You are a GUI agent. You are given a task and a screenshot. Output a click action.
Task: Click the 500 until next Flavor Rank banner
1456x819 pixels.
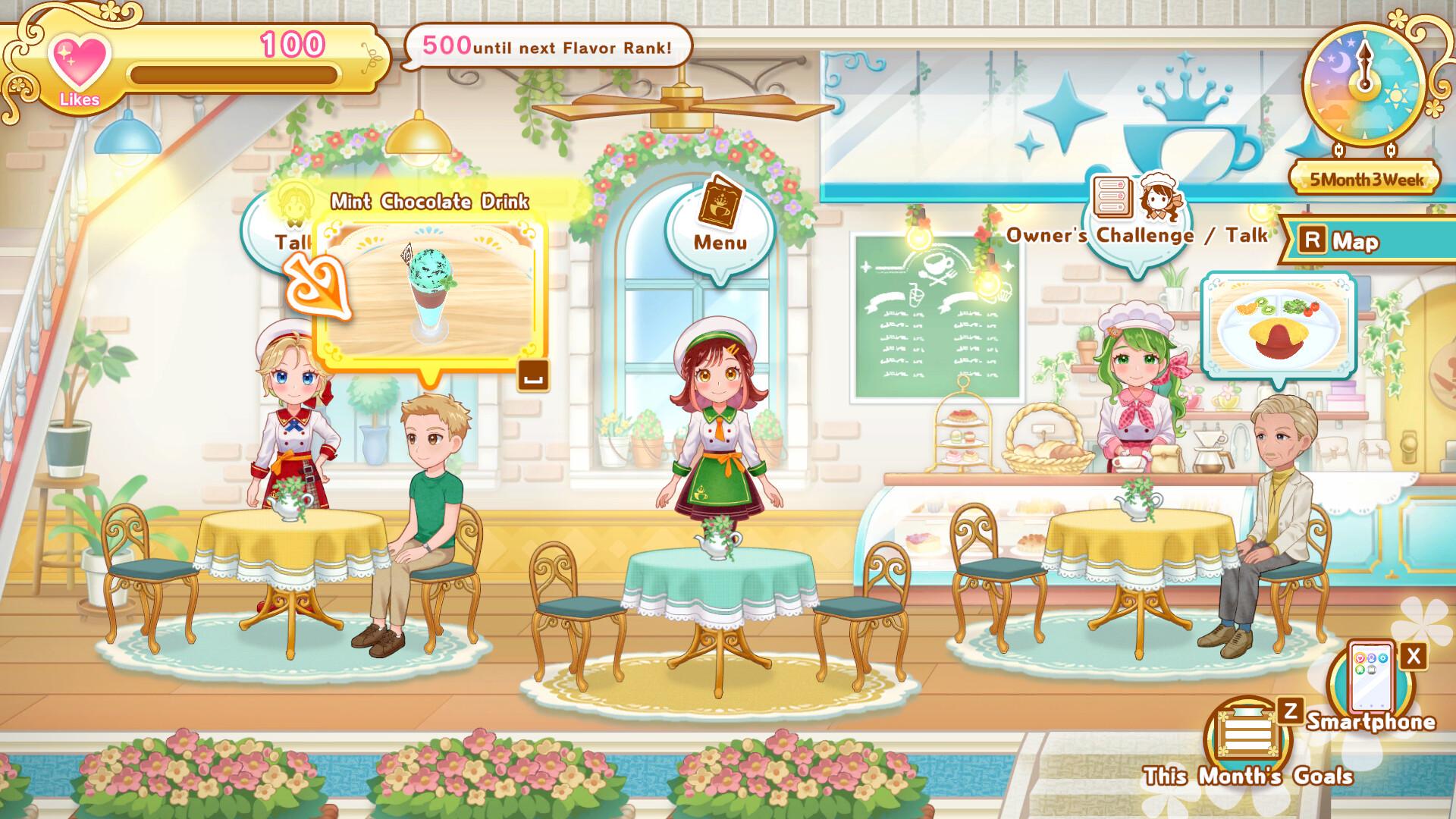coord(546,46)
